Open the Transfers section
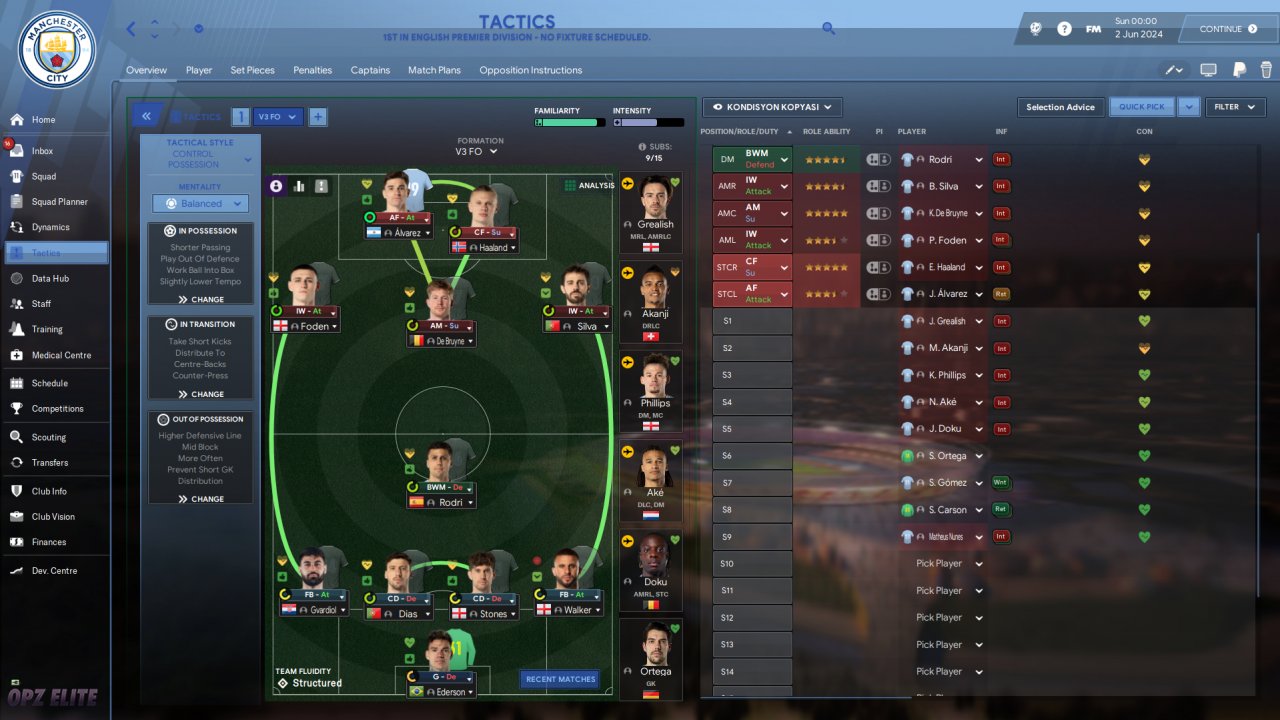 click(x=49, y=462)
